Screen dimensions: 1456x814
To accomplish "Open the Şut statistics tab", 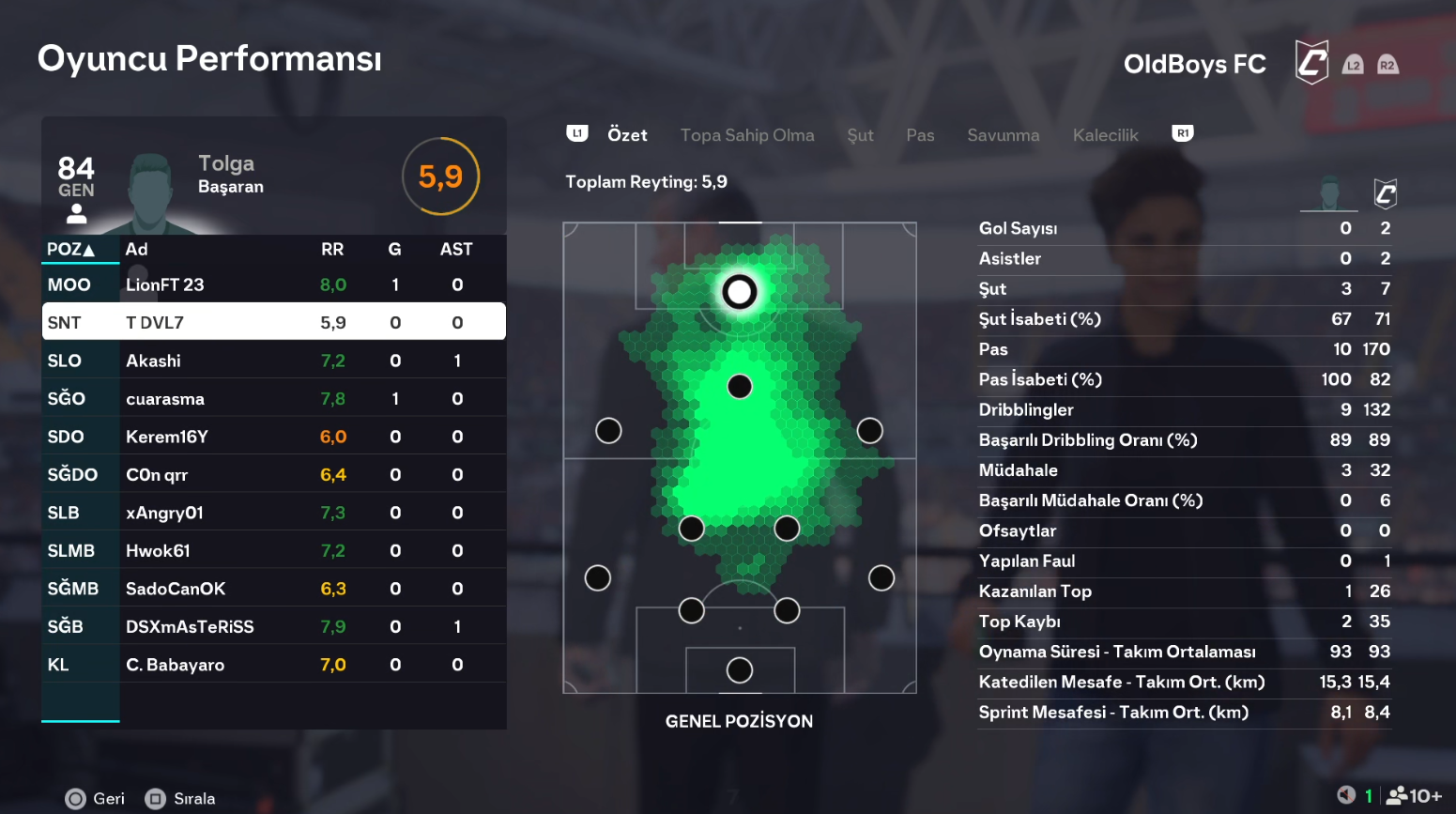I will pos(860,135).
